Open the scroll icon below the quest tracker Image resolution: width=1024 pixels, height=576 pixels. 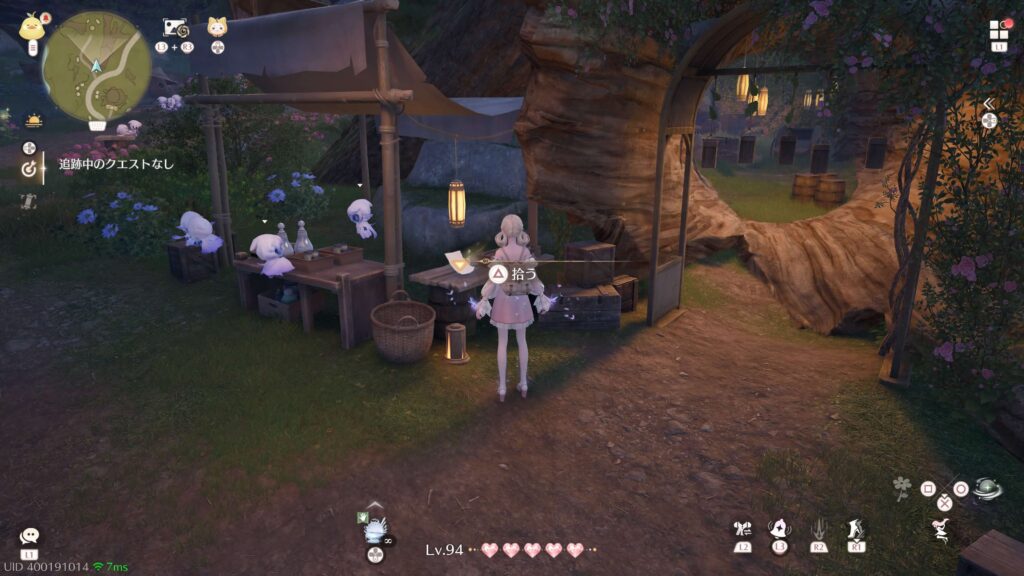click(29, 201)
